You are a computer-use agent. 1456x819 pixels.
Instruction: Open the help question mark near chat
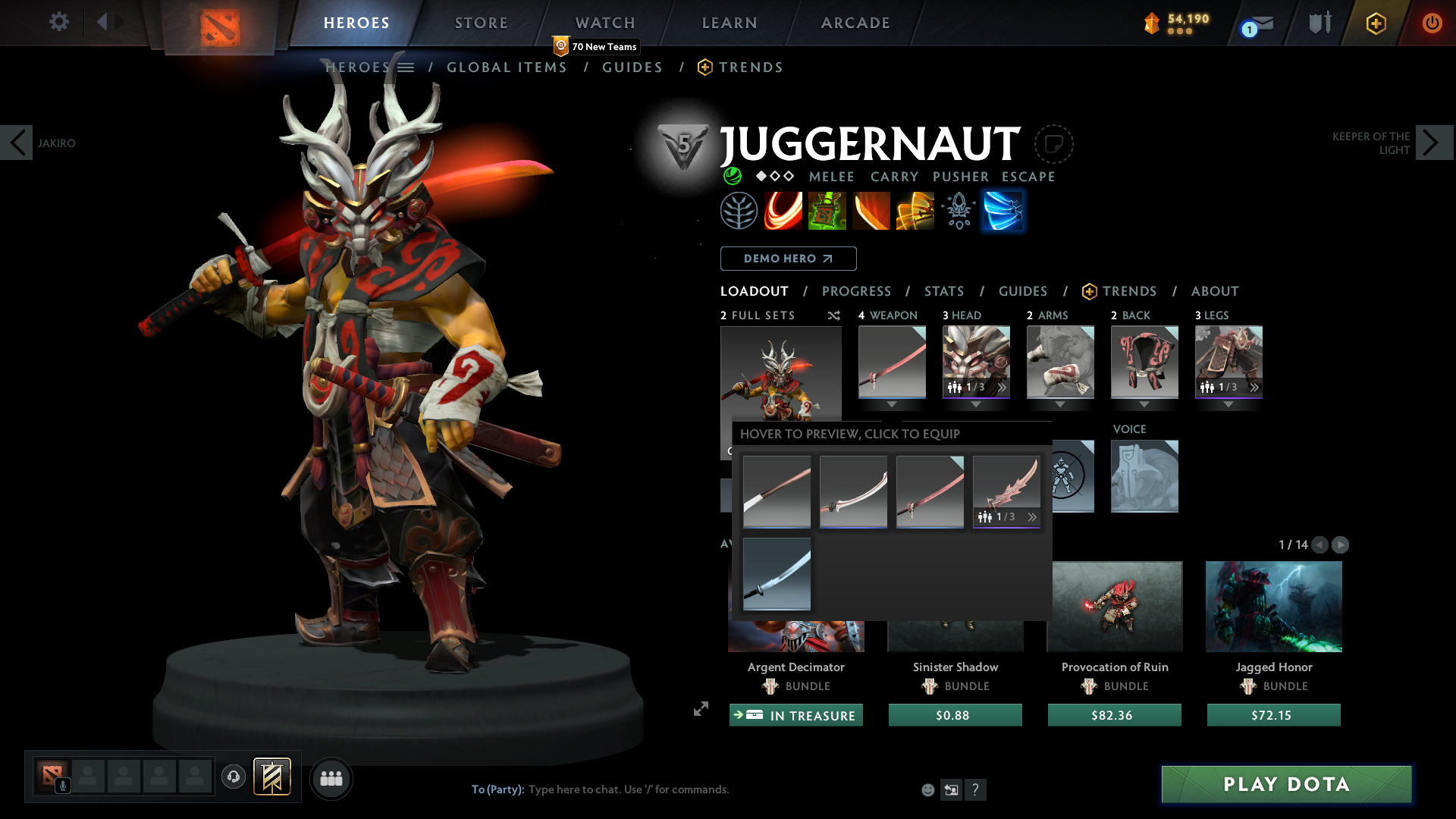[976, 789]
